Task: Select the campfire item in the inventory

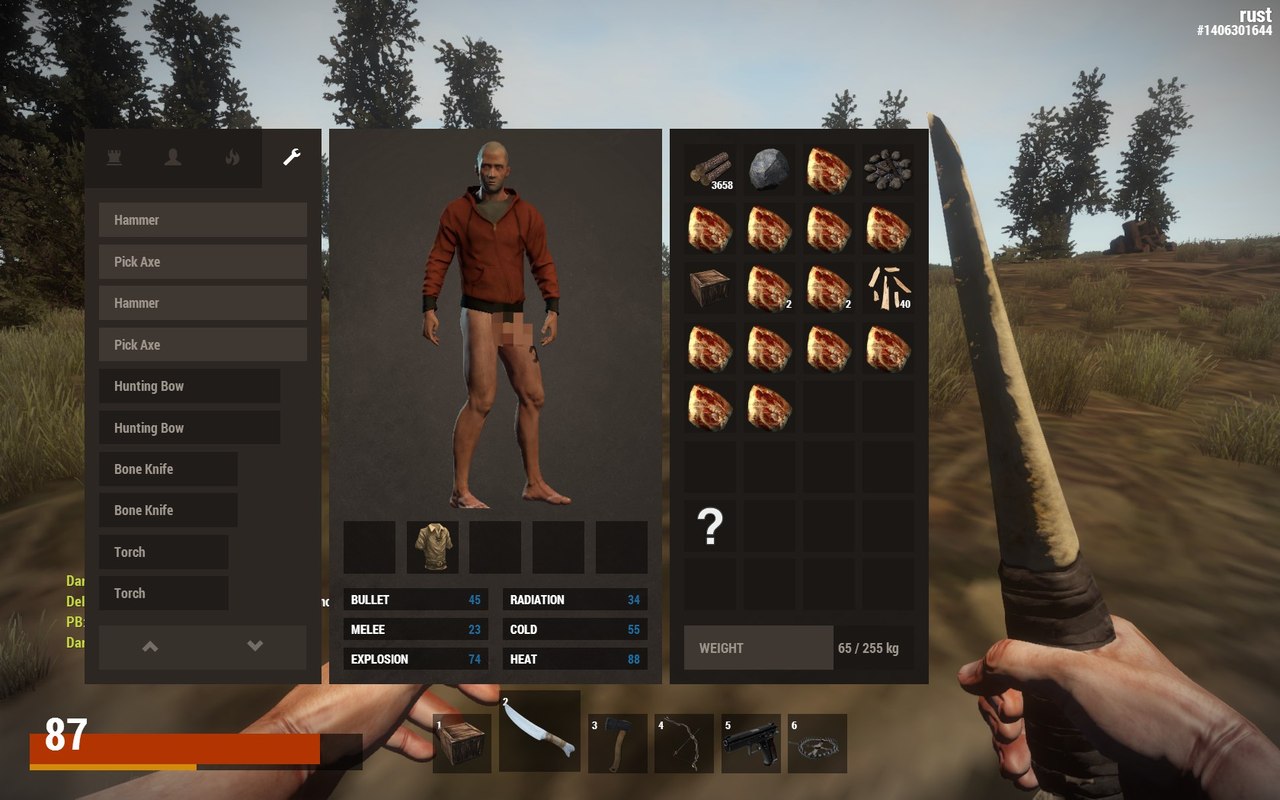Action: pos(888,169)
